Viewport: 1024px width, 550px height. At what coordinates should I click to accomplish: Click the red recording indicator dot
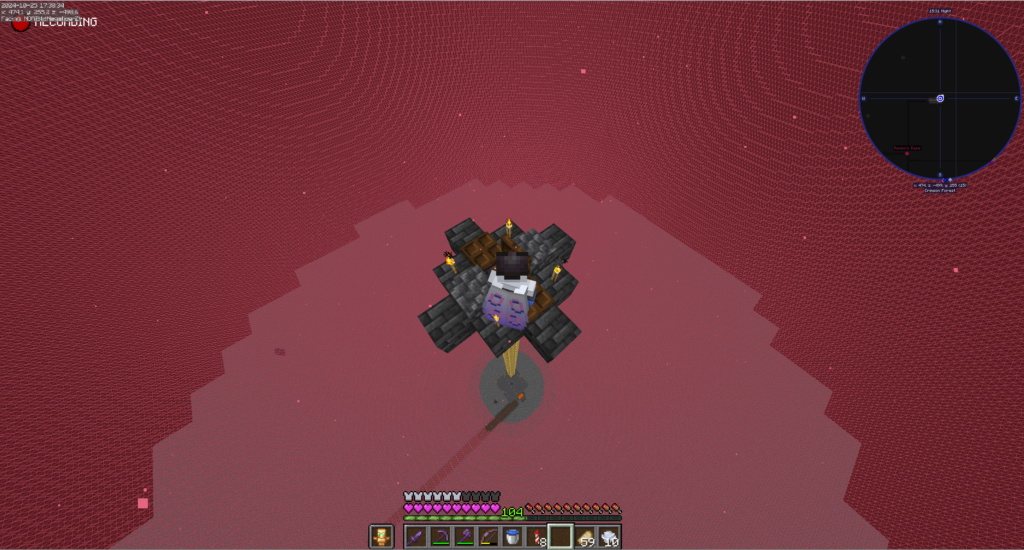(20, 23)
